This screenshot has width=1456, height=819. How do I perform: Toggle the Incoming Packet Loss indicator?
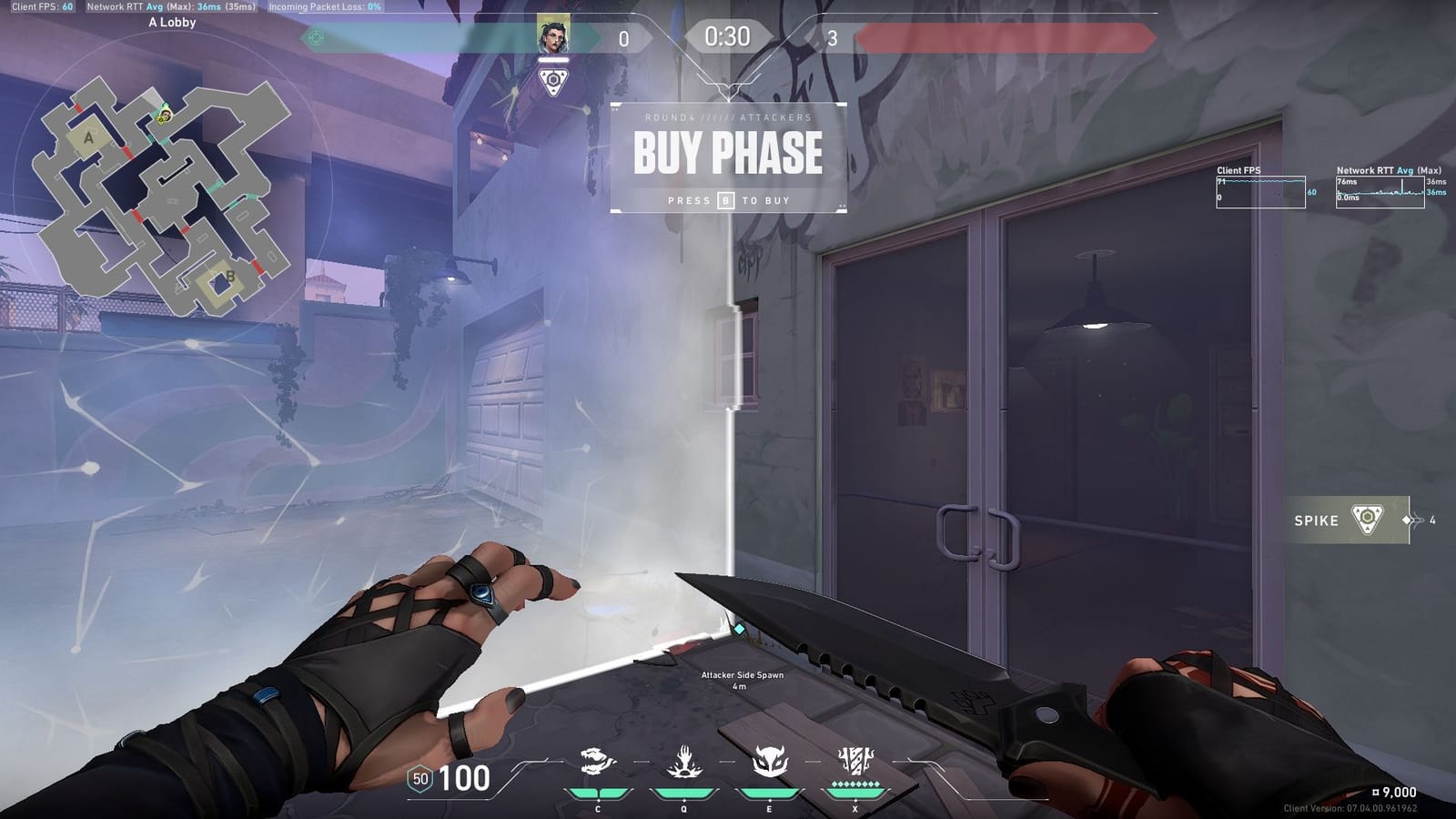[x=323, y=7]
